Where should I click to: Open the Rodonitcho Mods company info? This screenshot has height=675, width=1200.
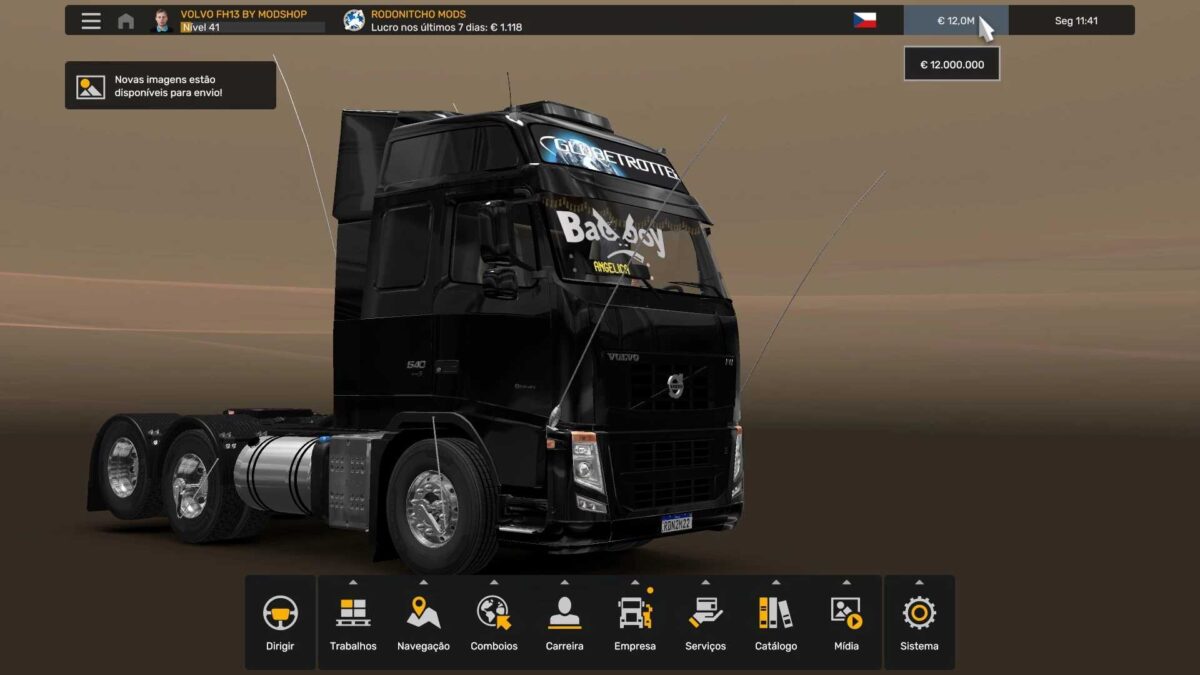pyautogui.click(x=432, y=21)
